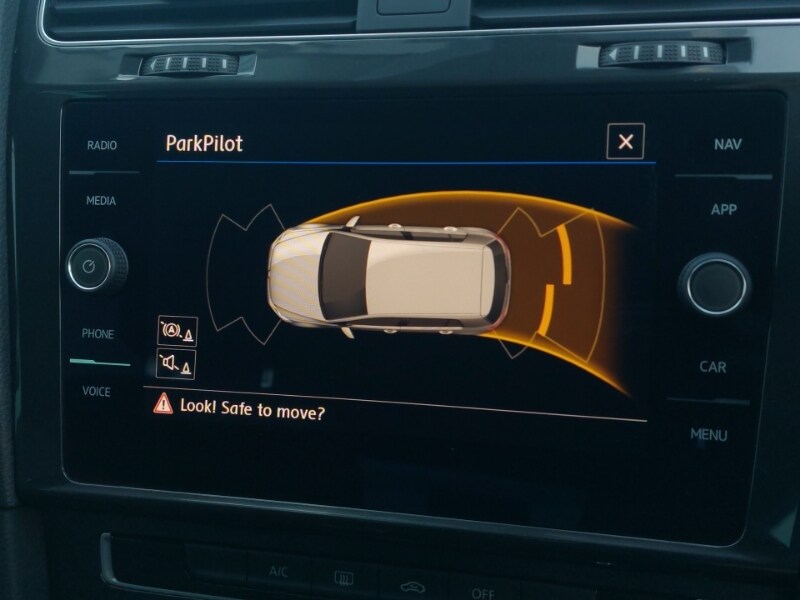The height and width of the screenshot is (600, 800).
Task: Mute ParkPilot sound with the speaker icon
Action: point(176,365)
